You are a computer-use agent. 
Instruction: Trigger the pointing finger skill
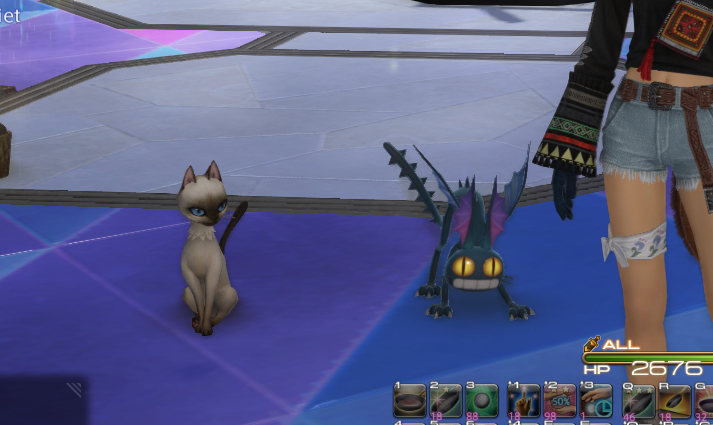[x=523, y=401]
